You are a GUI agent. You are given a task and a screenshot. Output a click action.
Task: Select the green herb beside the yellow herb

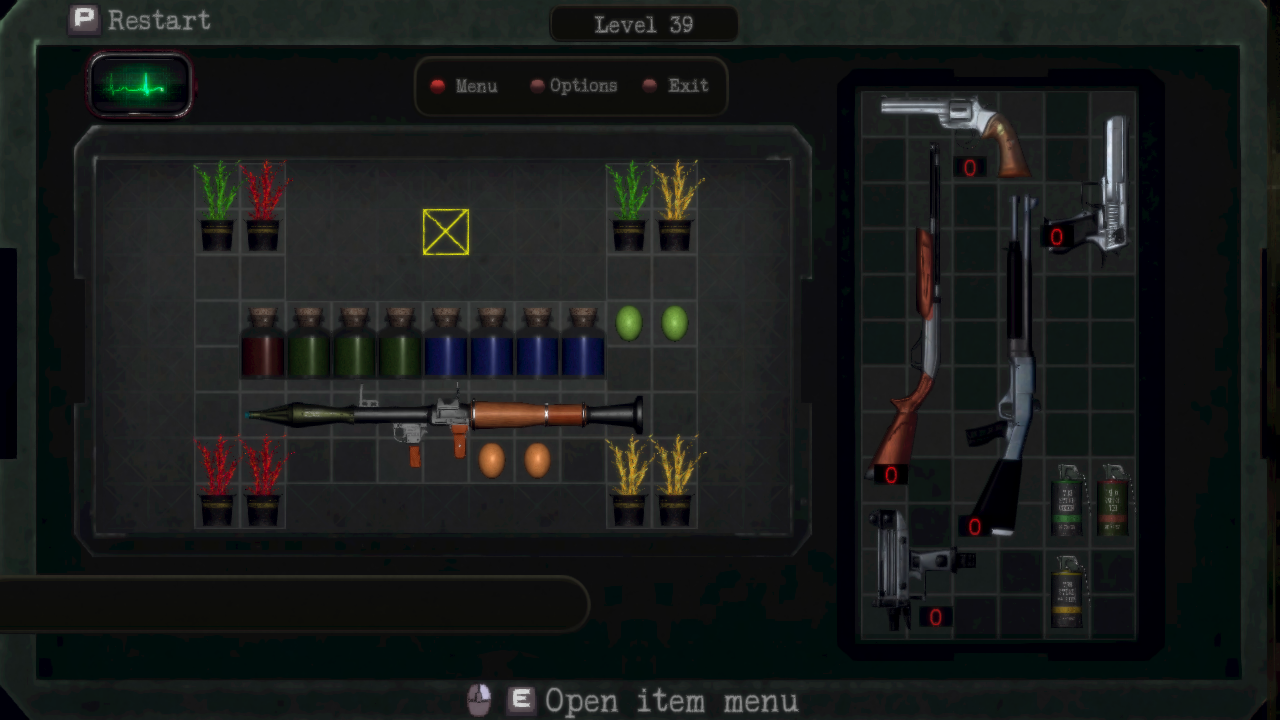coord(629,206)
